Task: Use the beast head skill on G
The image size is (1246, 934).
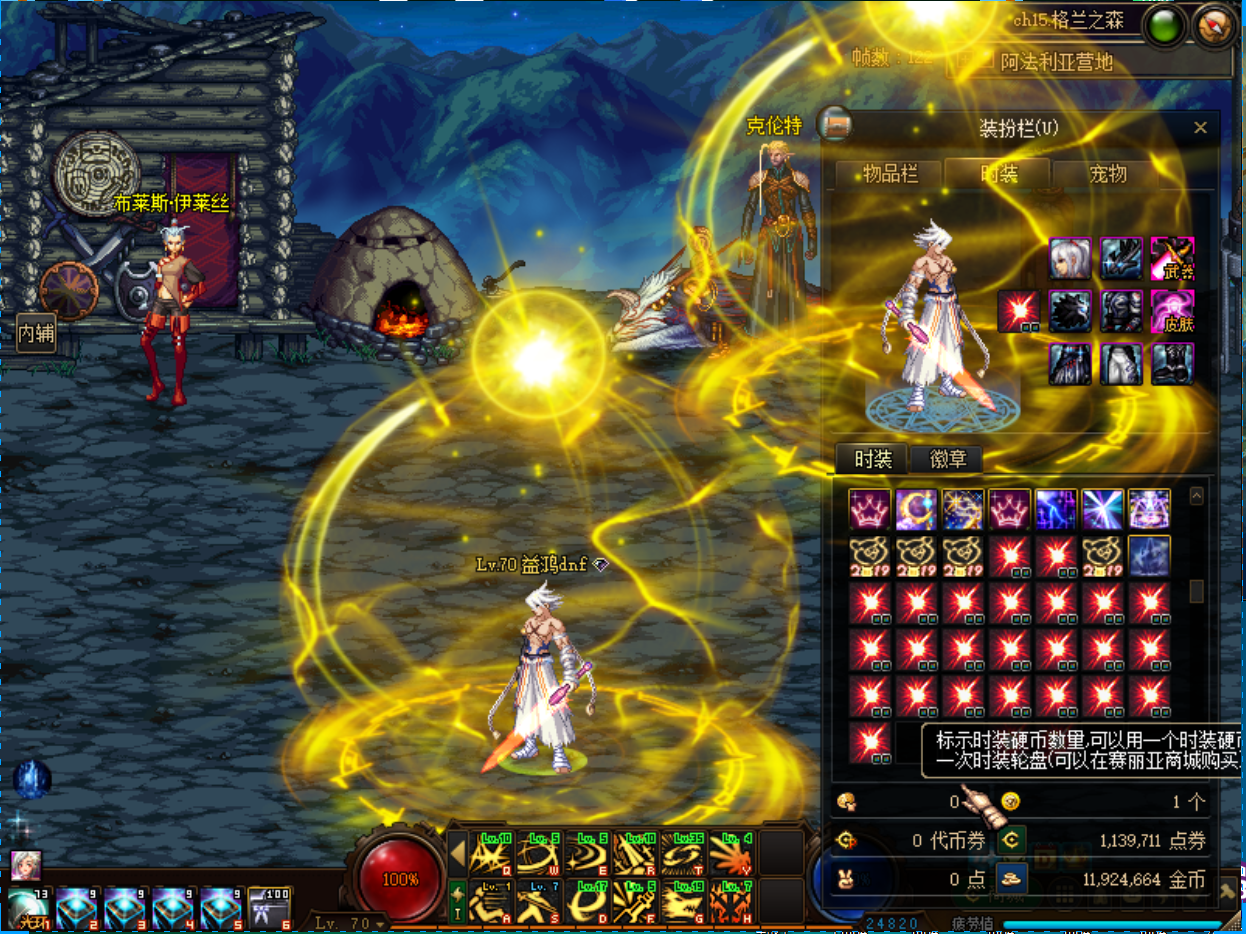Action: click(x=684, y=901)
